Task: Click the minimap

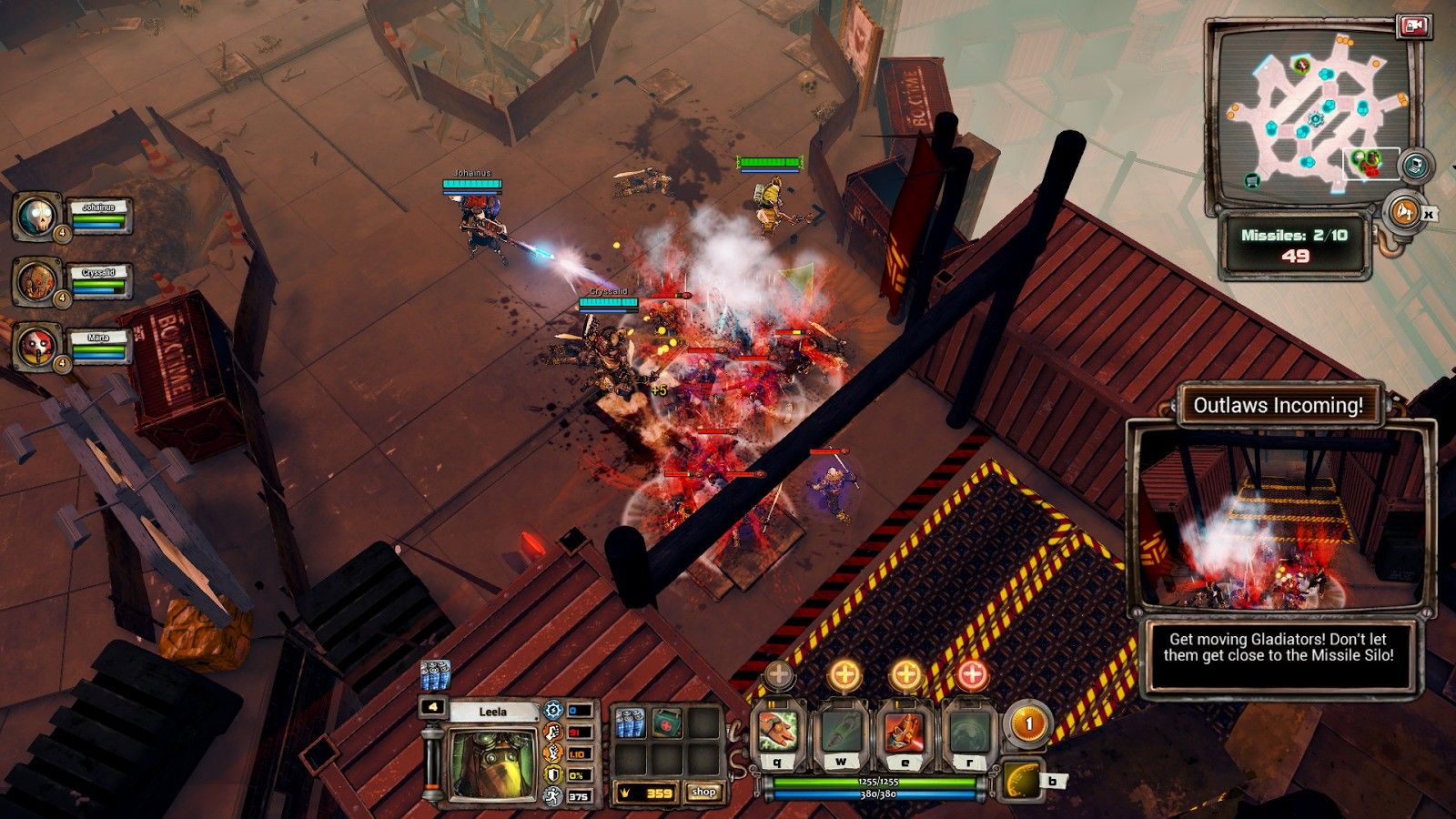Action: click(1310, 114)
